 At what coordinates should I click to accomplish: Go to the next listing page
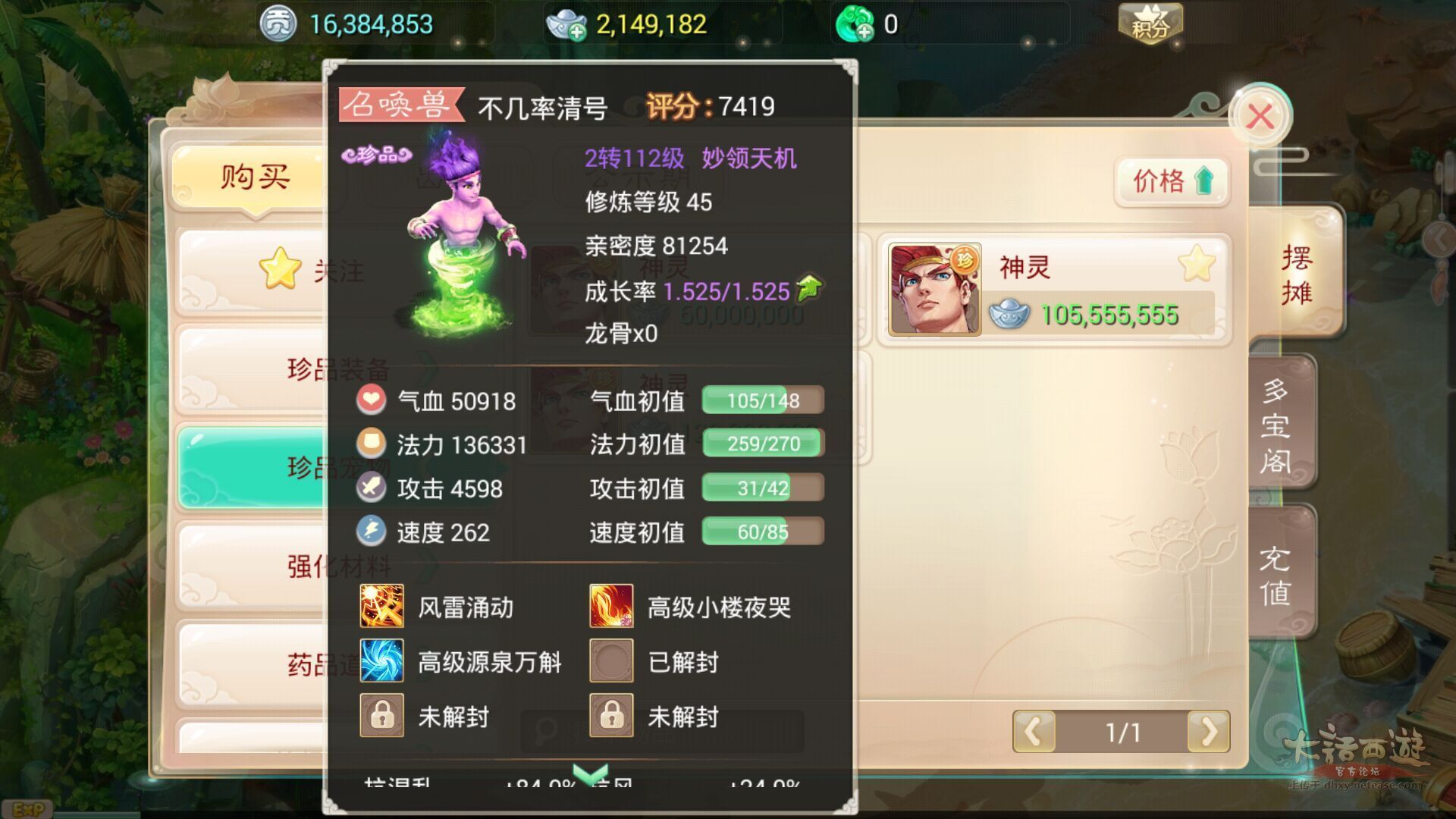tap(1208, 732)
